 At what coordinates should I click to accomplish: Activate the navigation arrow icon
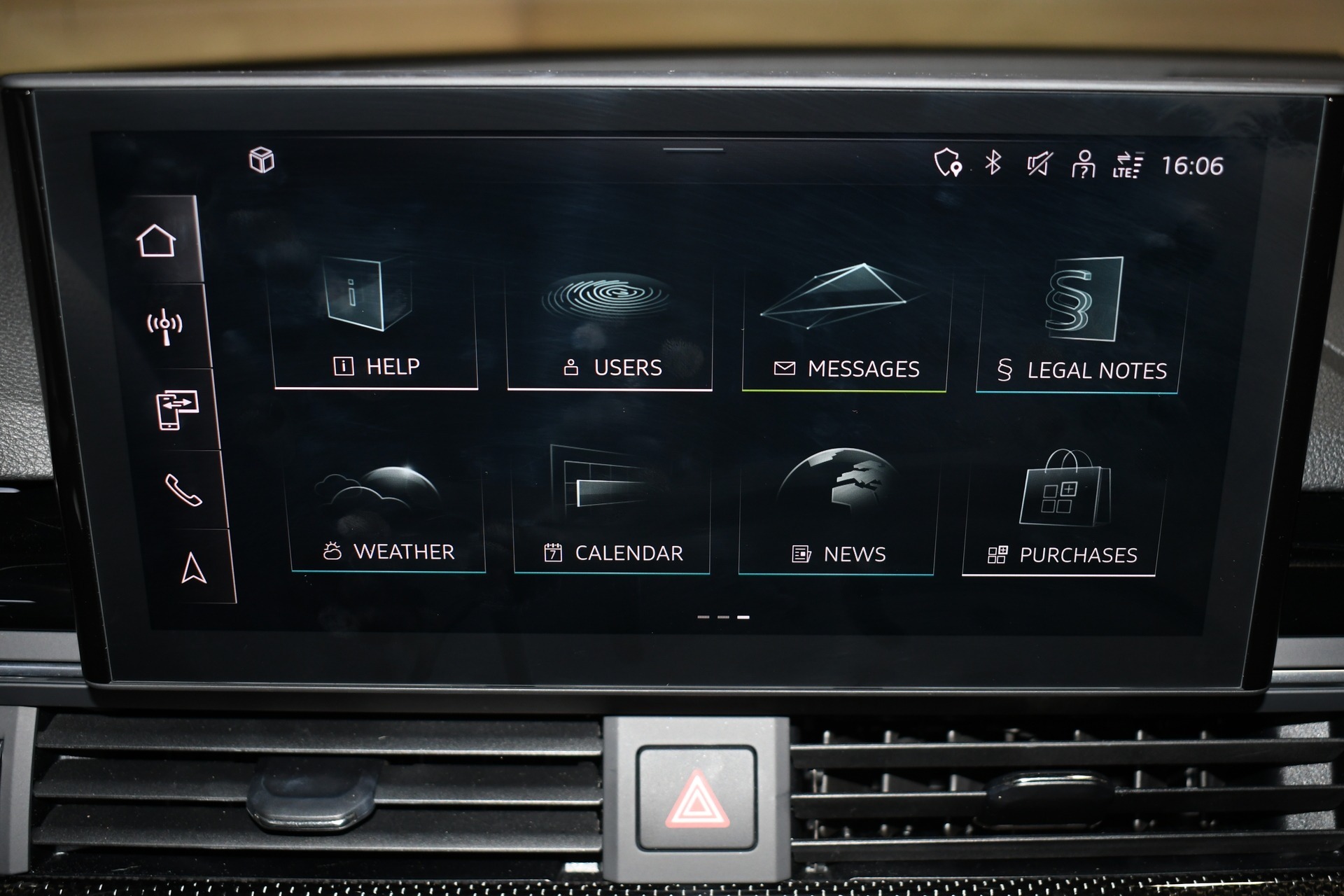tap(193, 568)
